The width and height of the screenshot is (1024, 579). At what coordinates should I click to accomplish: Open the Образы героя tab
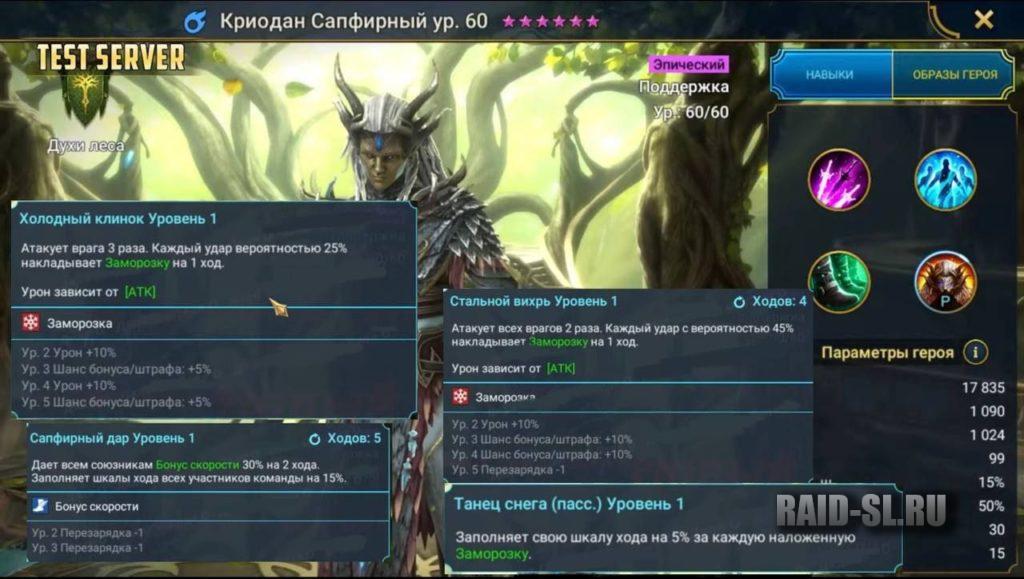click(x=951, y=75)
